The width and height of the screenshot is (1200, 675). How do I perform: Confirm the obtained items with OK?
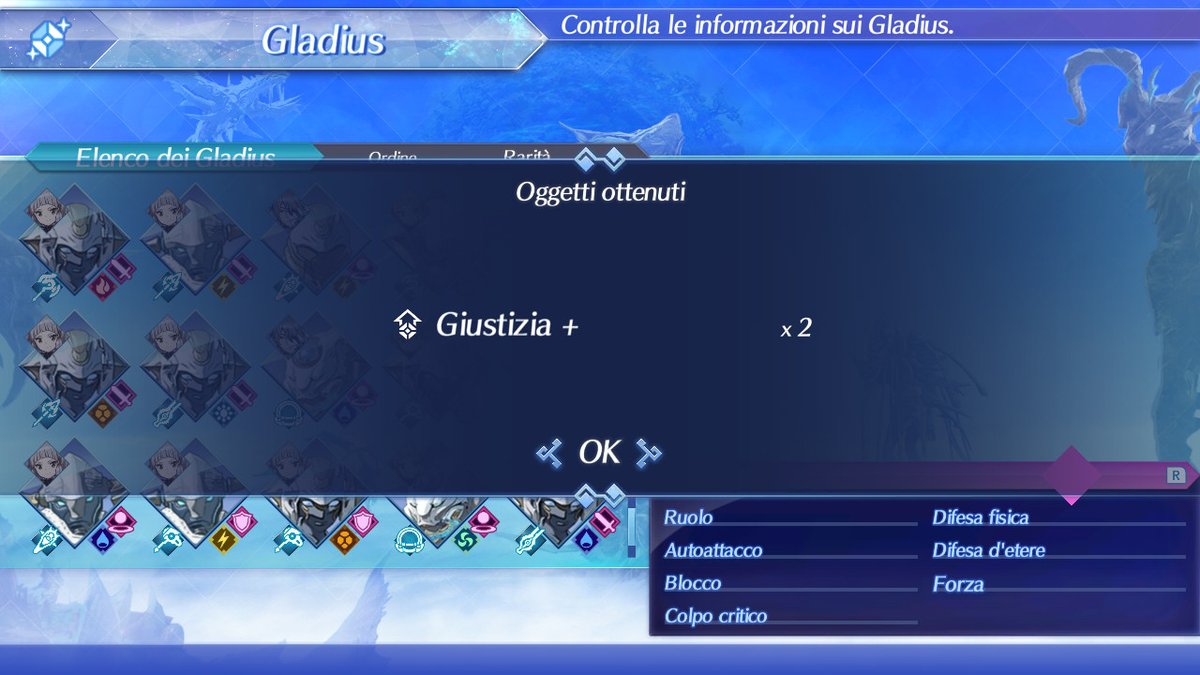pyautogui.click(x=599, y=453)
